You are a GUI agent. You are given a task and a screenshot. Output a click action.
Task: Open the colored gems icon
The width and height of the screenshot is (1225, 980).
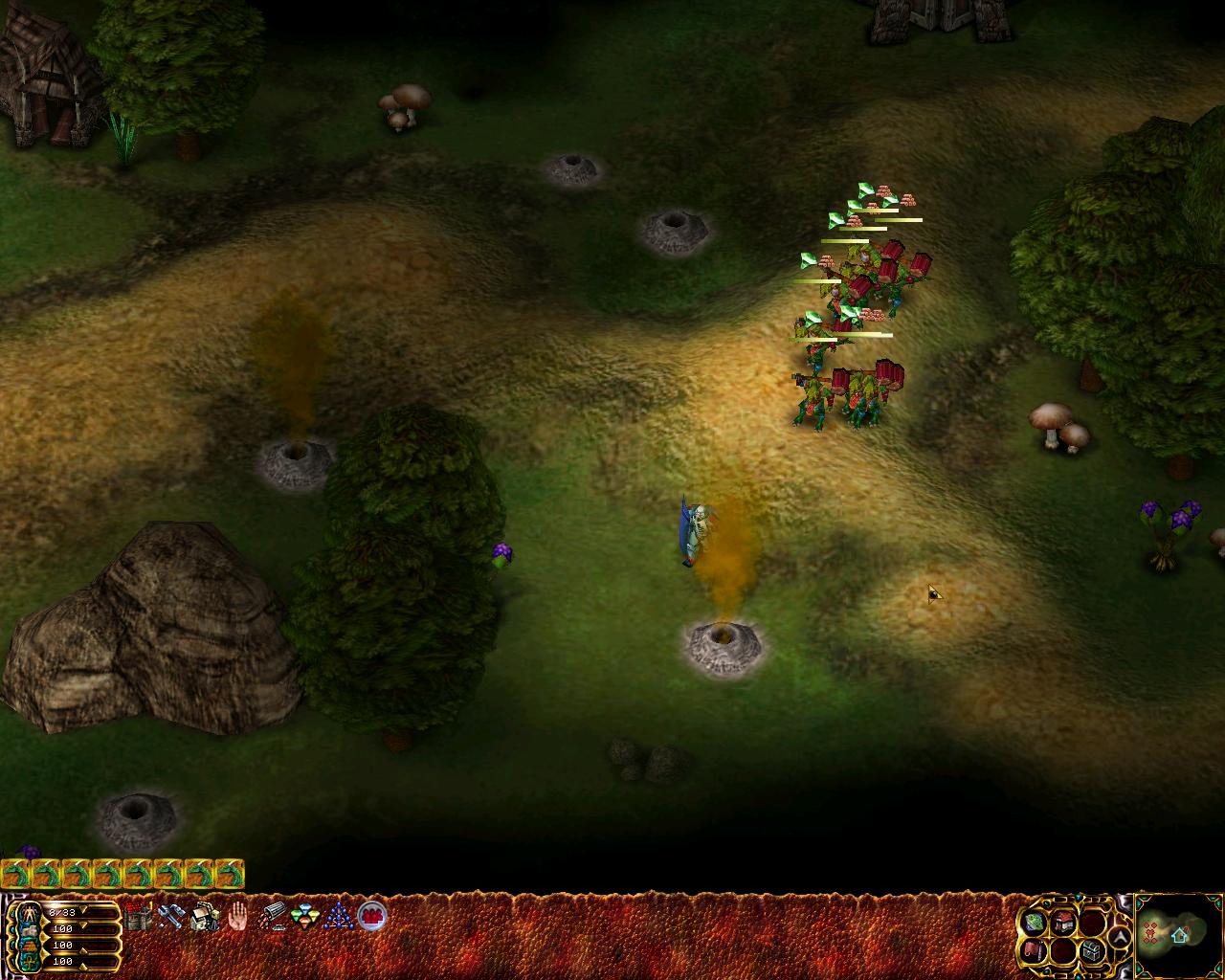click(x=304, y=917)
